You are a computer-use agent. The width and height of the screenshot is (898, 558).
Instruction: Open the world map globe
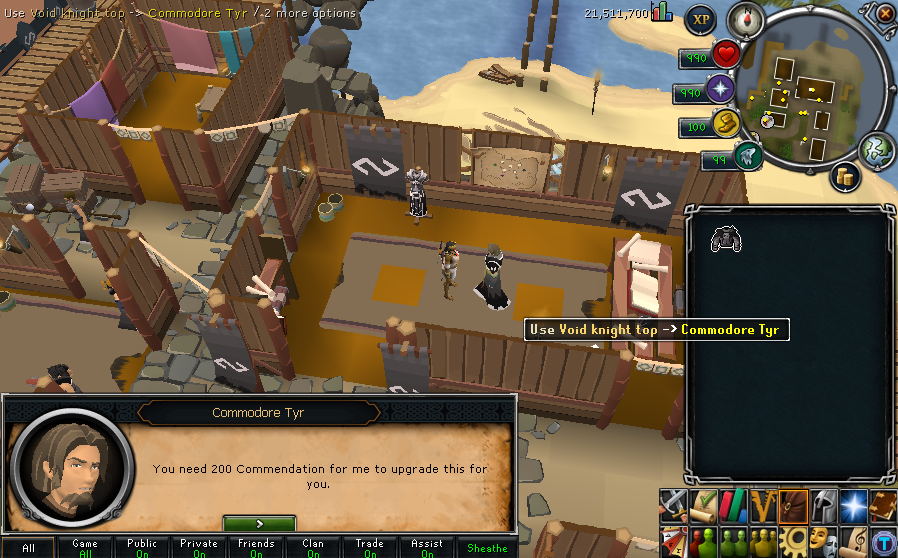[875, 148]
